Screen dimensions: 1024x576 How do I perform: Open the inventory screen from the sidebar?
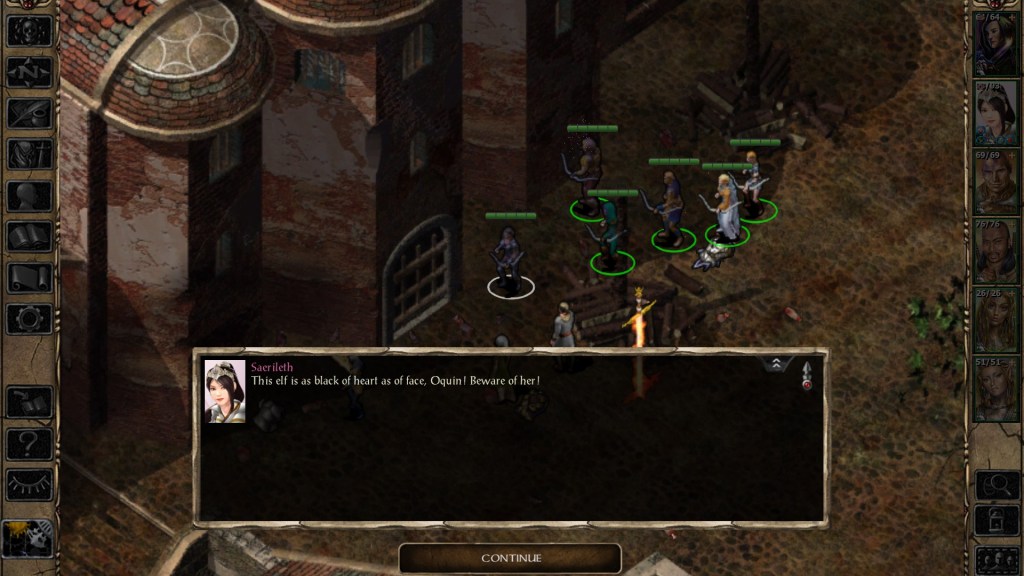(x=29, y=154)
